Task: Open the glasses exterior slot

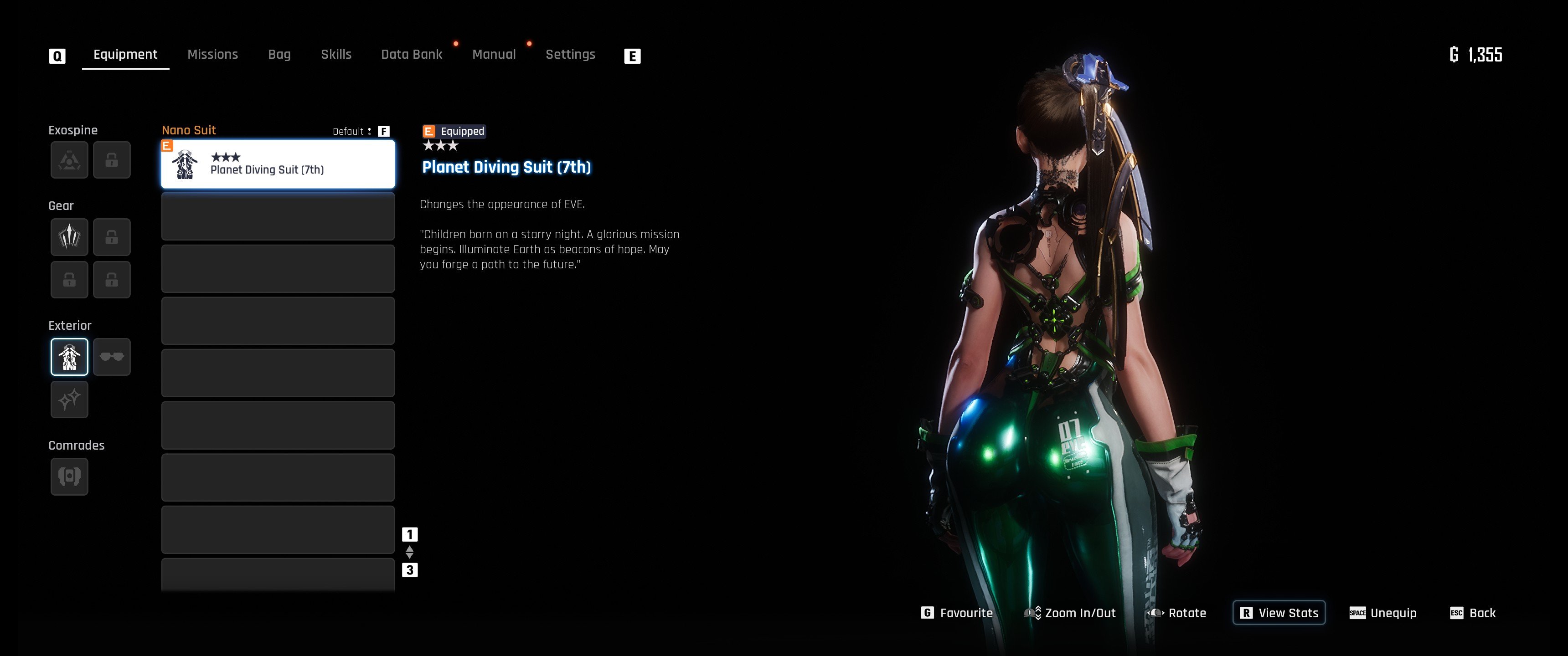Action: click(x=112, y=357)
